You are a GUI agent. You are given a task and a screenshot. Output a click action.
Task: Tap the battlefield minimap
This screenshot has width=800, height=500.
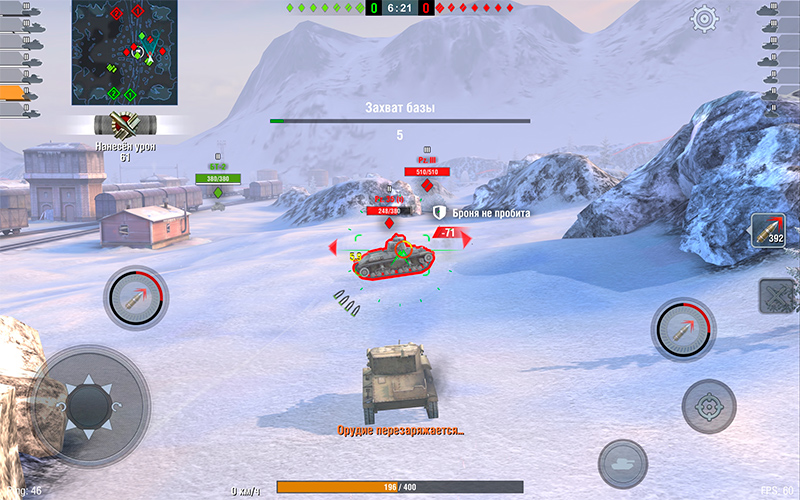click(x=124, y=52)
